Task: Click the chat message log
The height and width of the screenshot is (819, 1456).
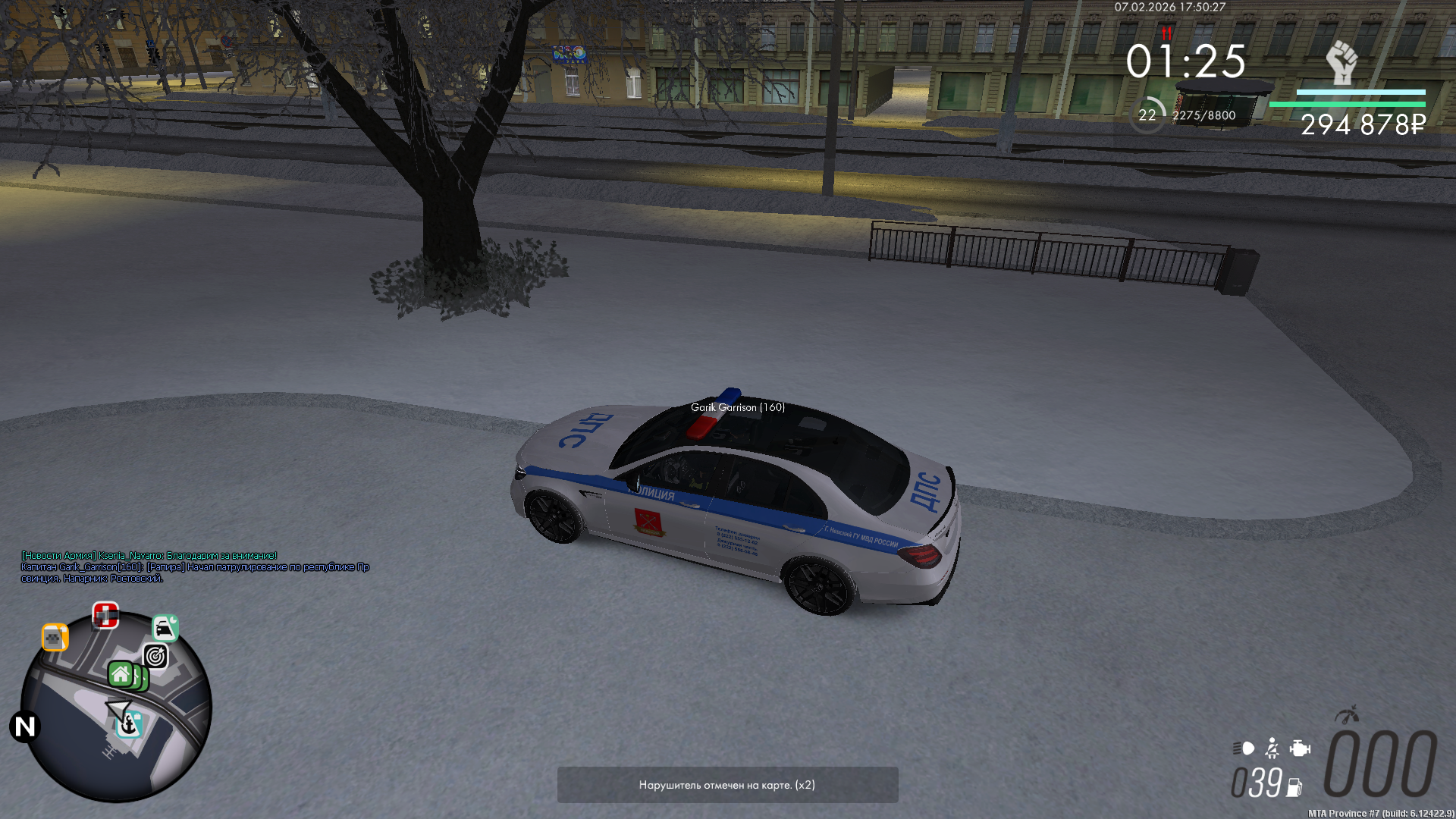Action: 195,566
